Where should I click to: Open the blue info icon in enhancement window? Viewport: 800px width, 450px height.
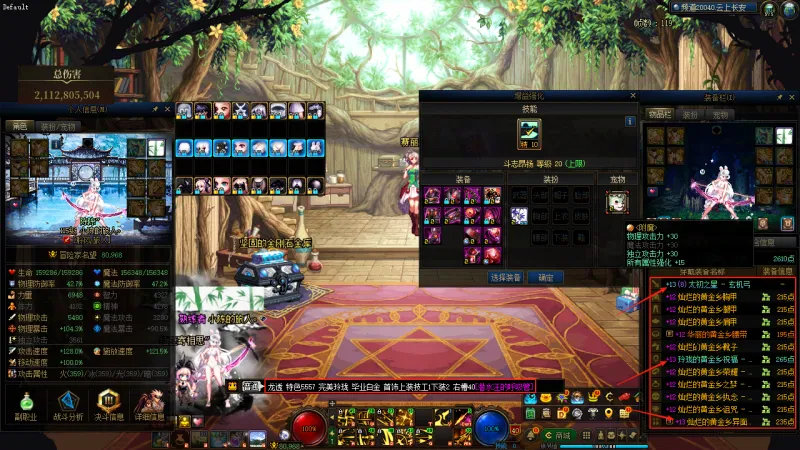point(630,121)
